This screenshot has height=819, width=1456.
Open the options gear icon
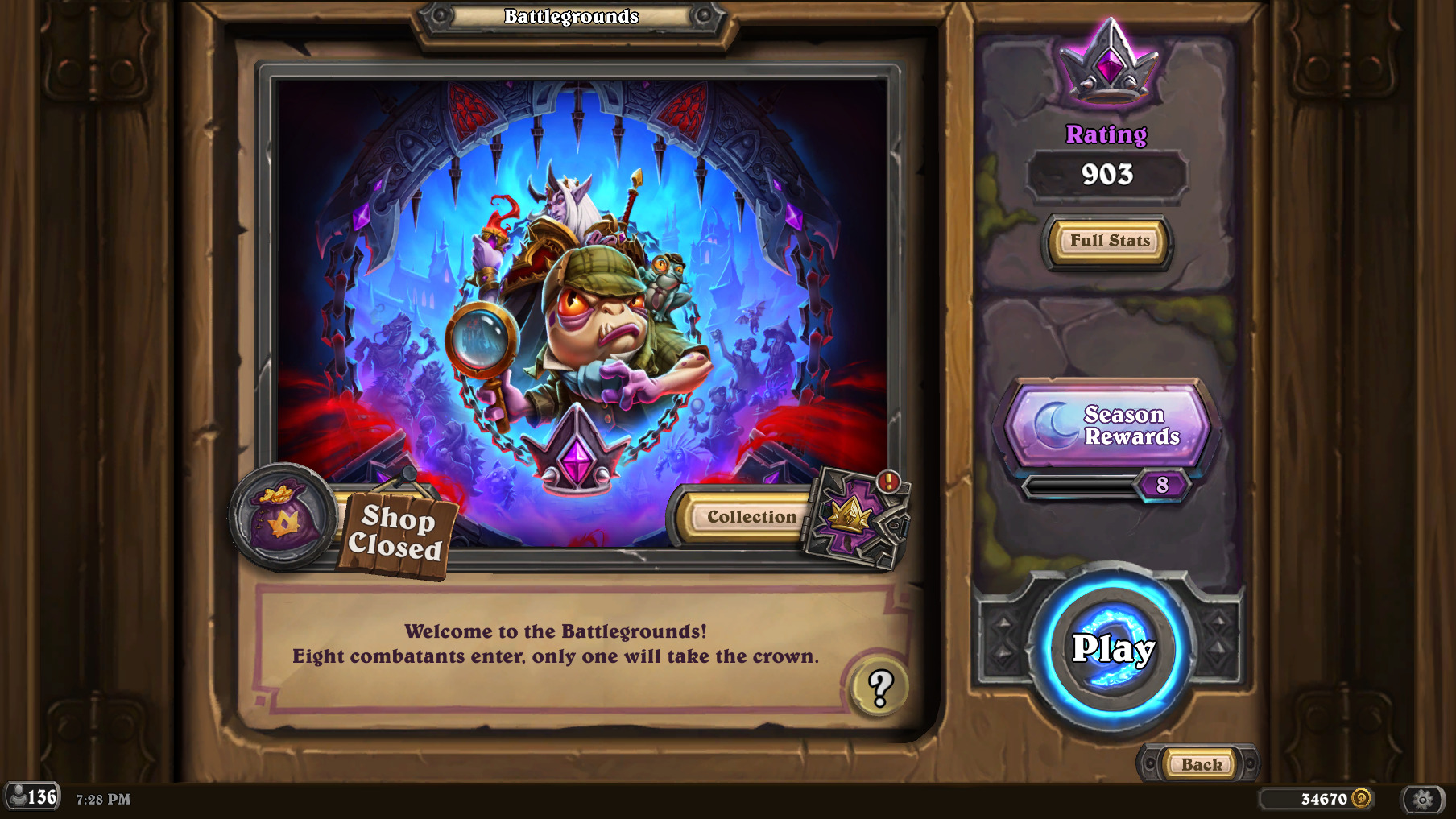tap(1421, 799)
